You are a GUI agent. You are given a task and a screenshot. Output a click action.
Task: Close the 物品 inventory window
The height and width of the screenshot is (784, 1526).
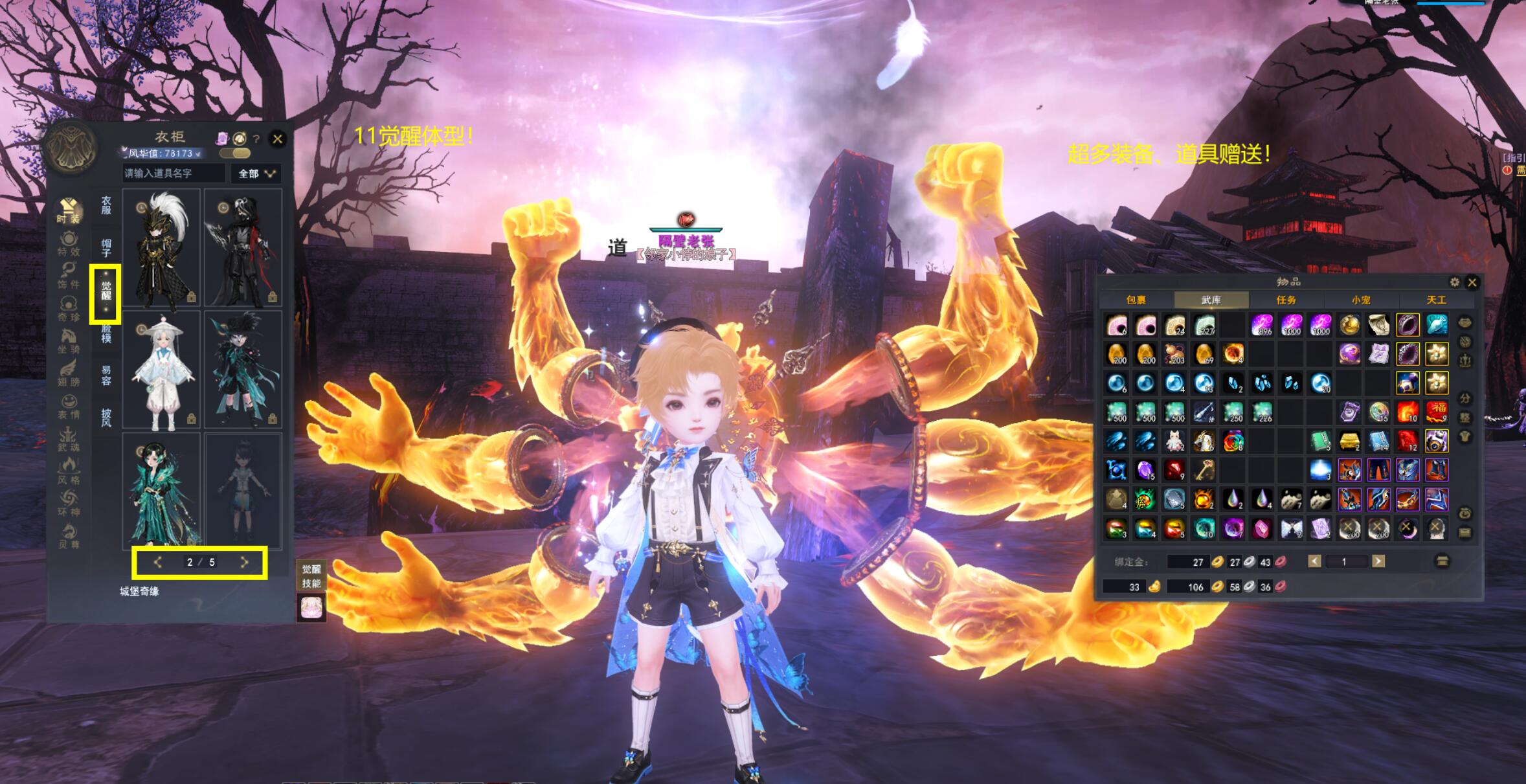1472,282
